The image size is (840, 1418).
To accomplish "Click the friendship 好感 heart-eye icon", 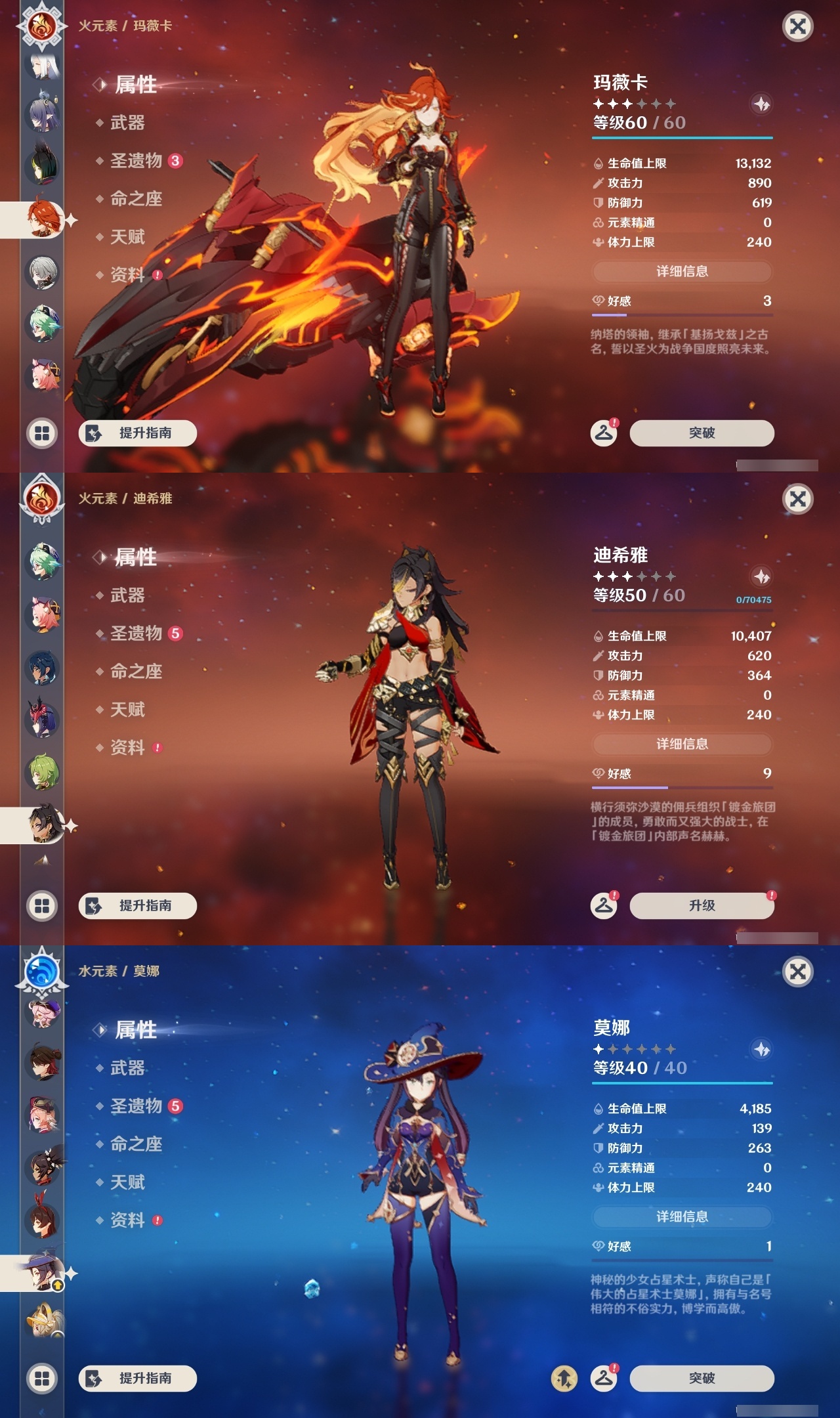I will (598, 299).
